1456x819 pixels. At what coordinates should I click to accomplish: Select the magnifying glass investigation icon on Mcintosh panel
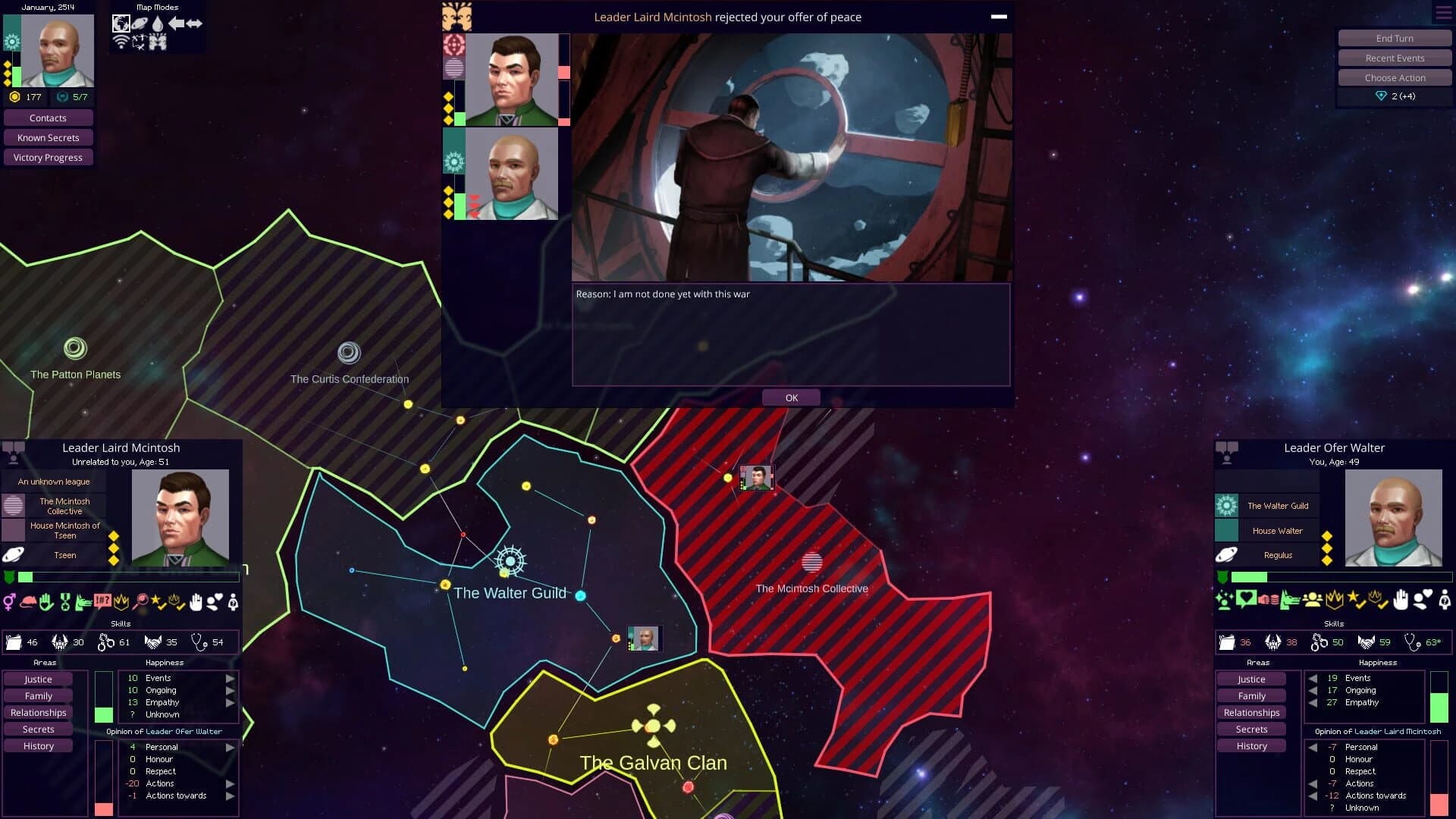coord(142,602)
